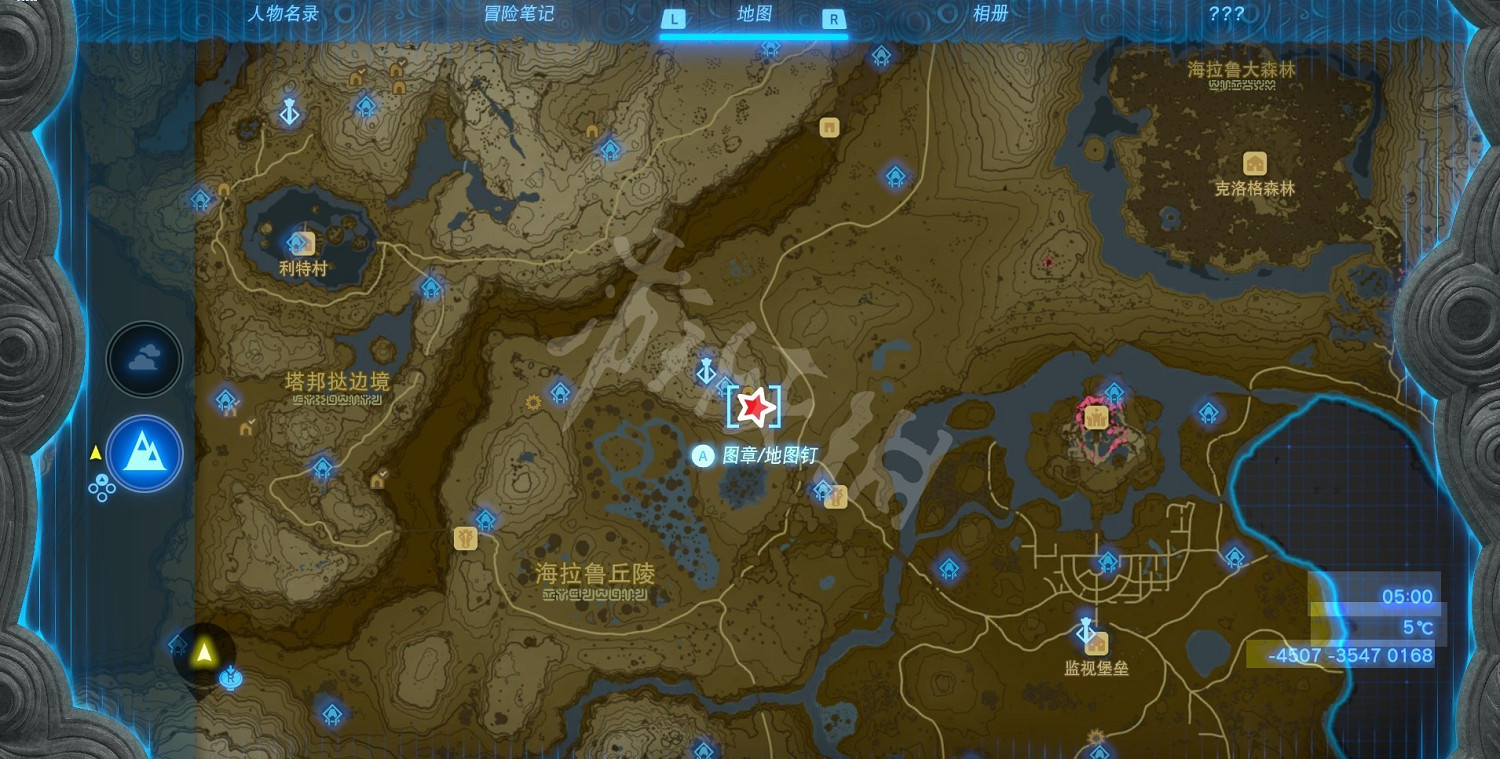The height and width of the screenshot is (759, 1500).
Task: Select the ??? menu entry
Action: [1224, 14]
